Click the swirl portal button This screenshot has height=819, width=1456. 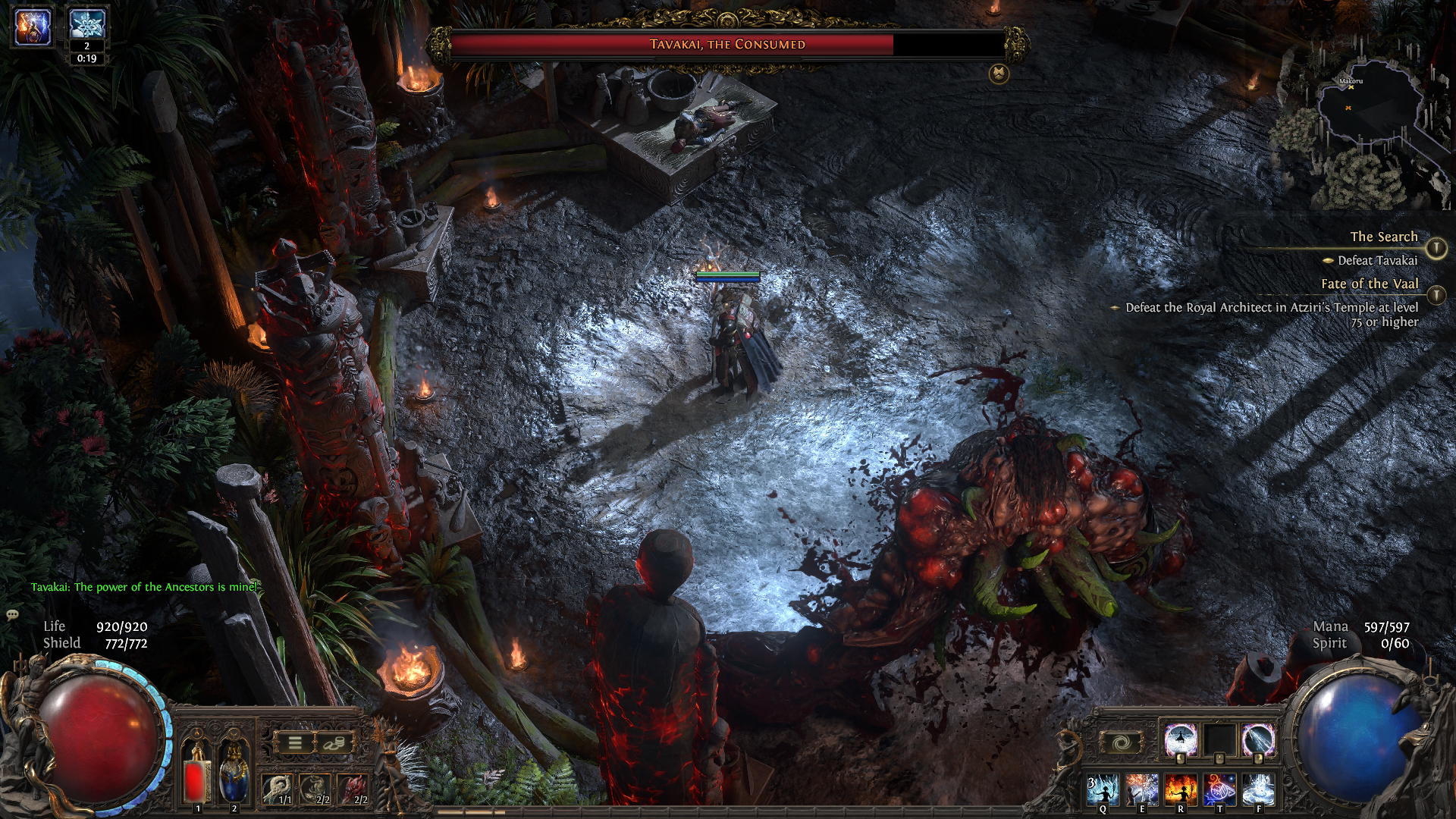[x=1121, y=742]
